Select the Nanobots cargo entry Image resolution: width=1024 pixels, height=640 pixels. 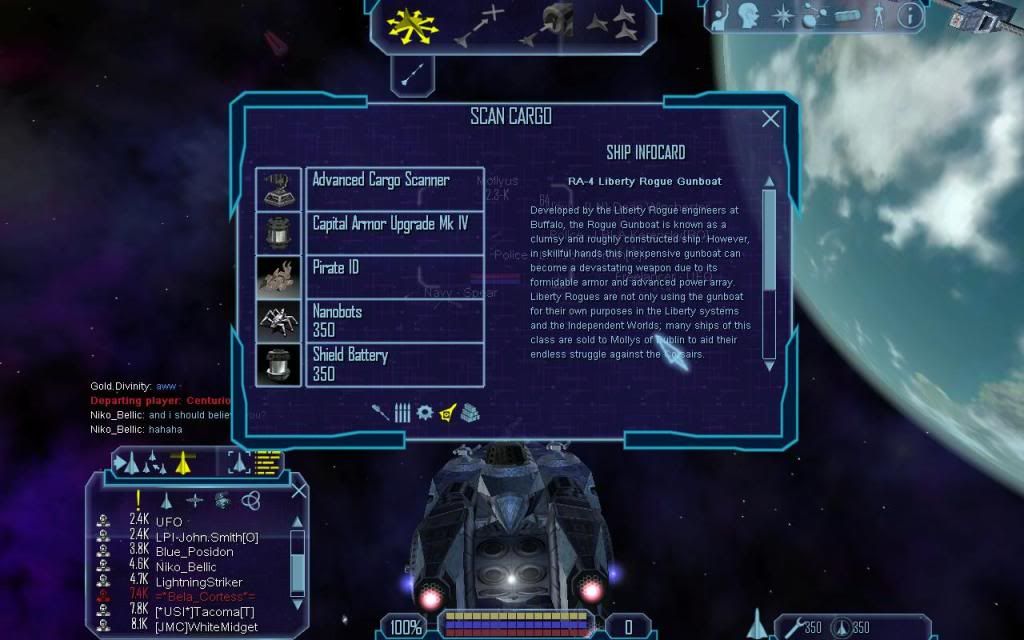pyautogui.click(x=395, y=320)
